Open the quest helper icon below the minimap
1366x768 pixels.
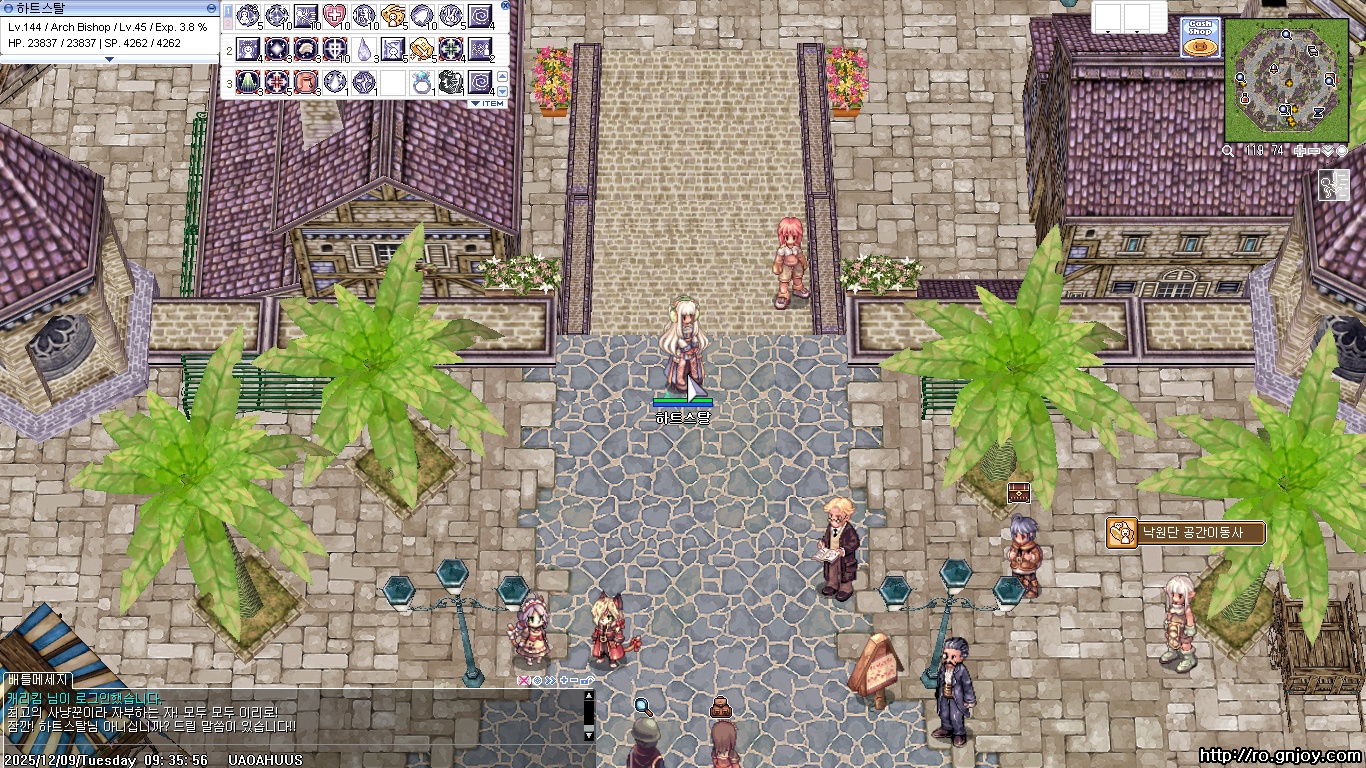point(1335,184)
